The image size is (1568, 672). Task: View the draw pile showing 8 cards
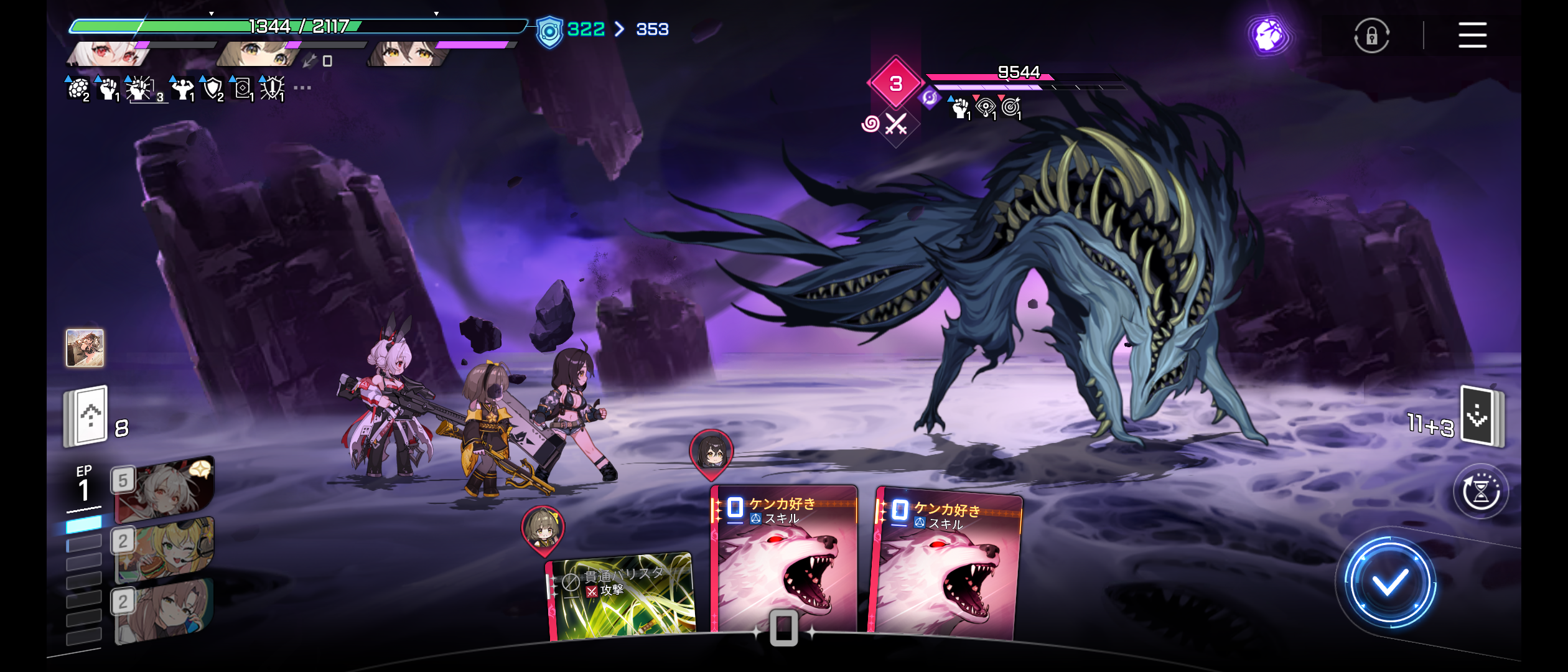coord(87,416)
